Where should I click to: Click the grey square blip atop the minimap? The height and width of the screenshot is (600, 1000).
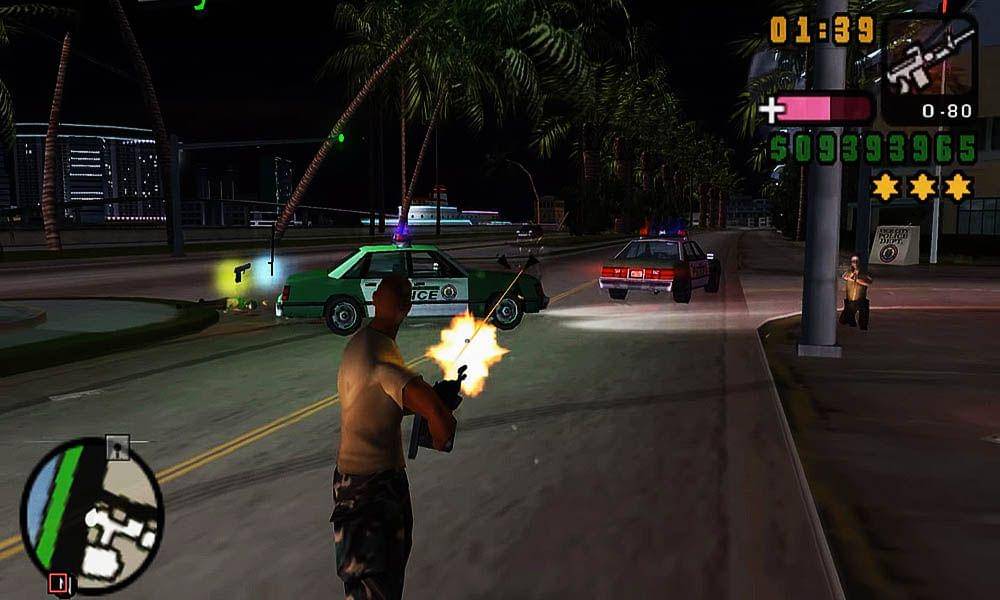tap(118, 448)
